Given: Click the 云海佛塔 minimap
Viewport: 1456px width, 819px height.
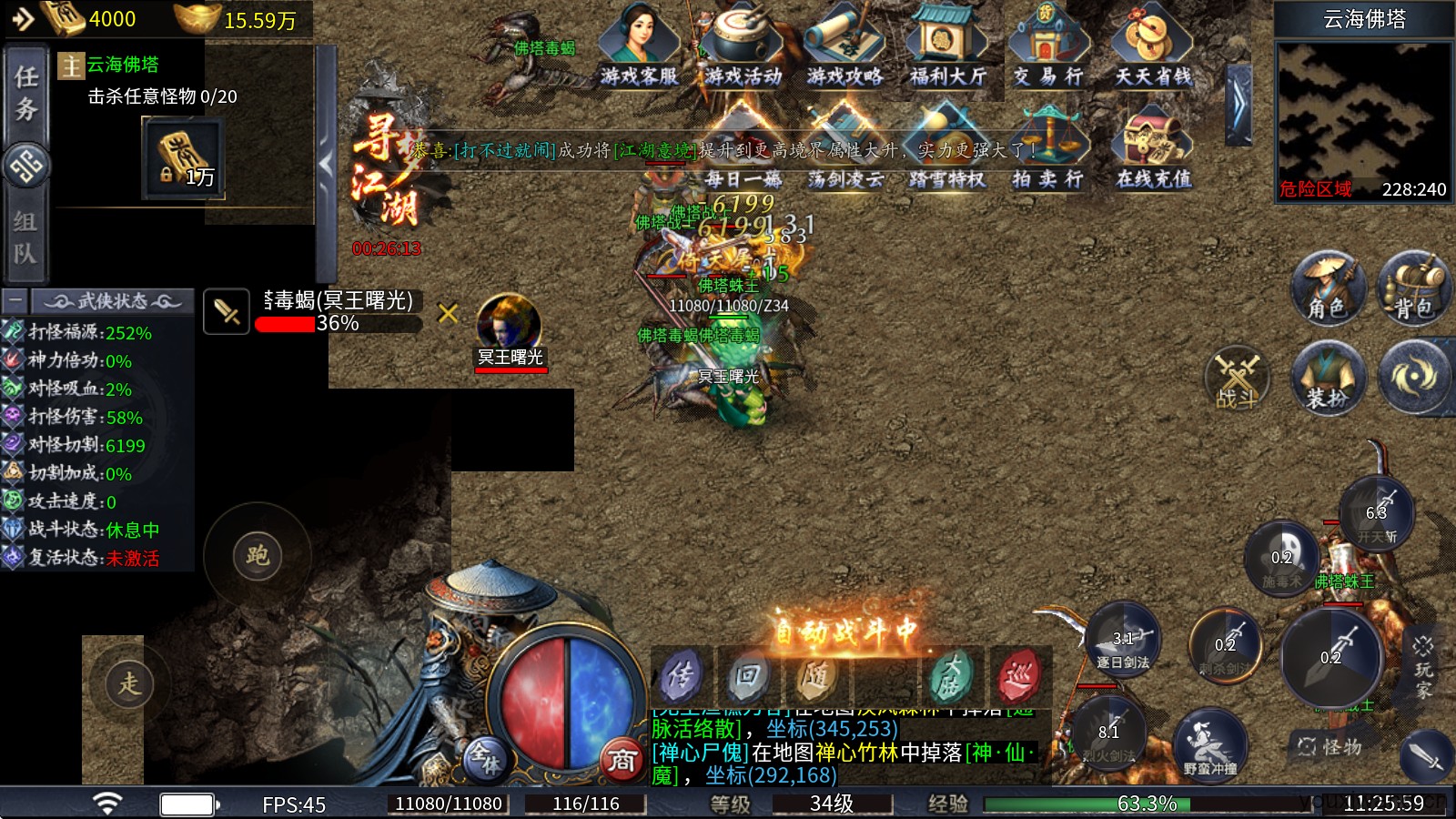Looking at the screenshot, I should pos(1362,114).
